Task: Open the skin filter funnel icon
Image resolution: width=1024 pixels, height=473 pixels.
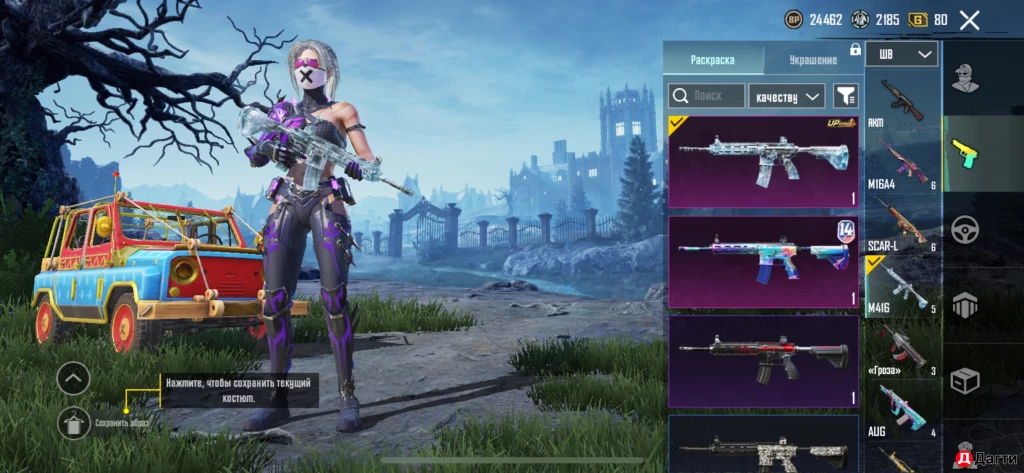Action: (x=846, y=96)
